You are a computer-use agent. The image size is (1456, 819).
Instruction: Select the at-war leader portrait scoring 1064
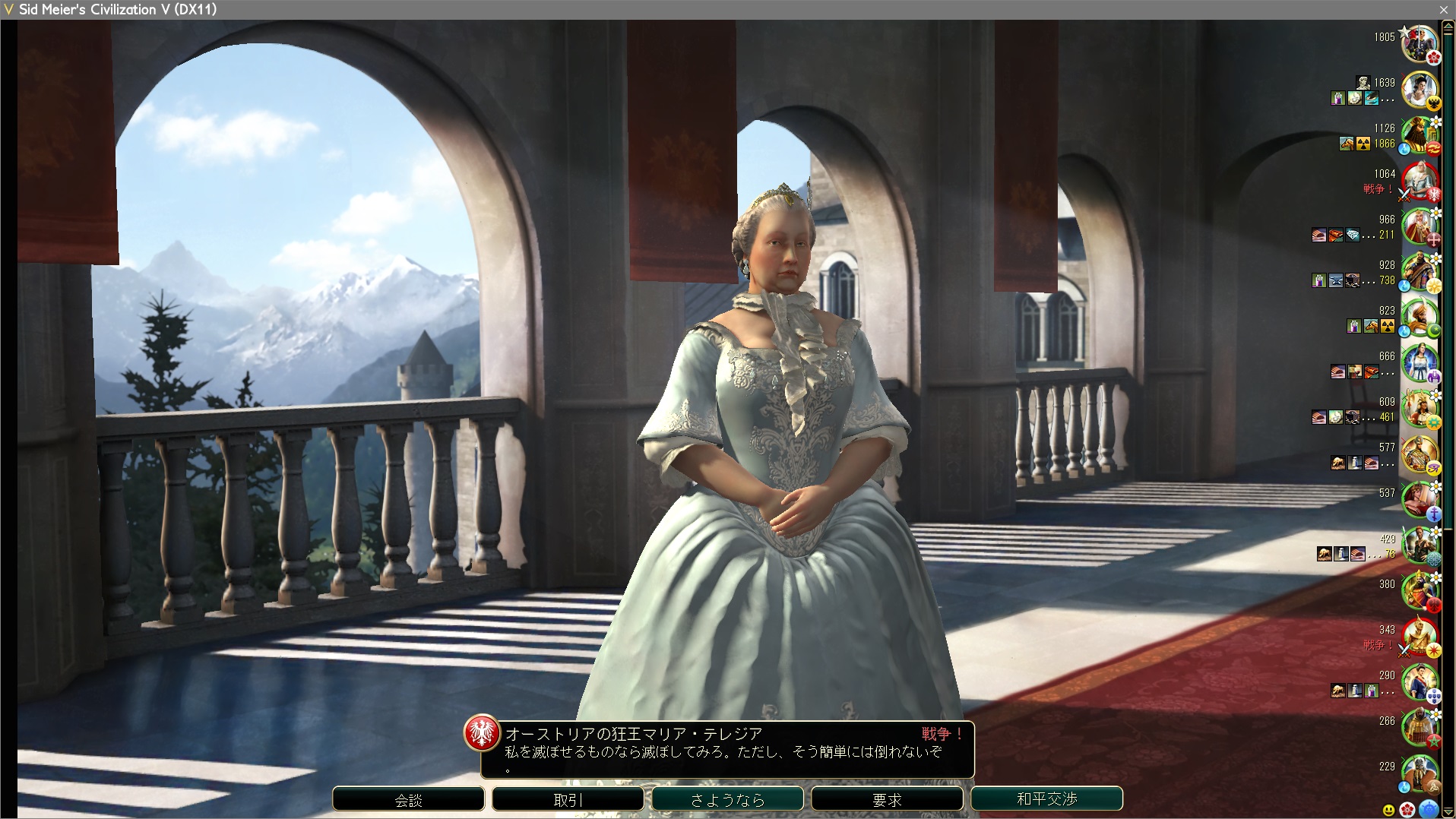(1420, 181)
